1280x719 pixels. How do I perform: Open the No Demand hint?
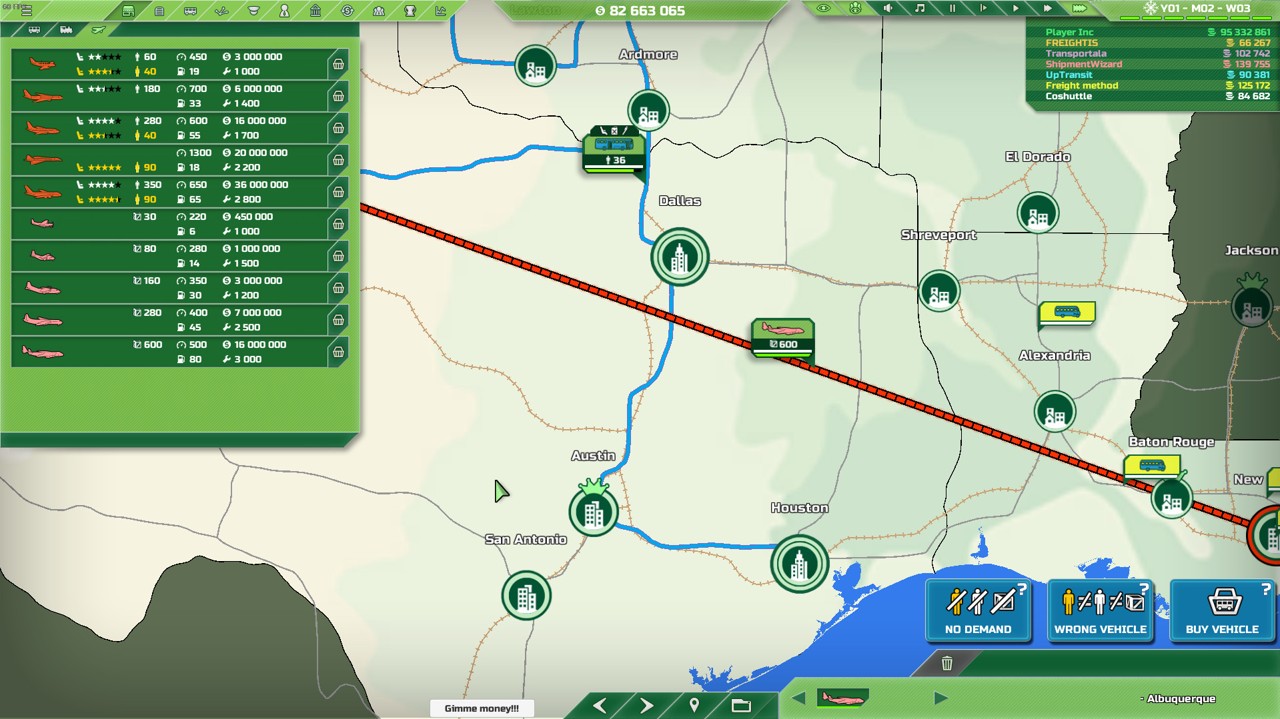point(978,610)
